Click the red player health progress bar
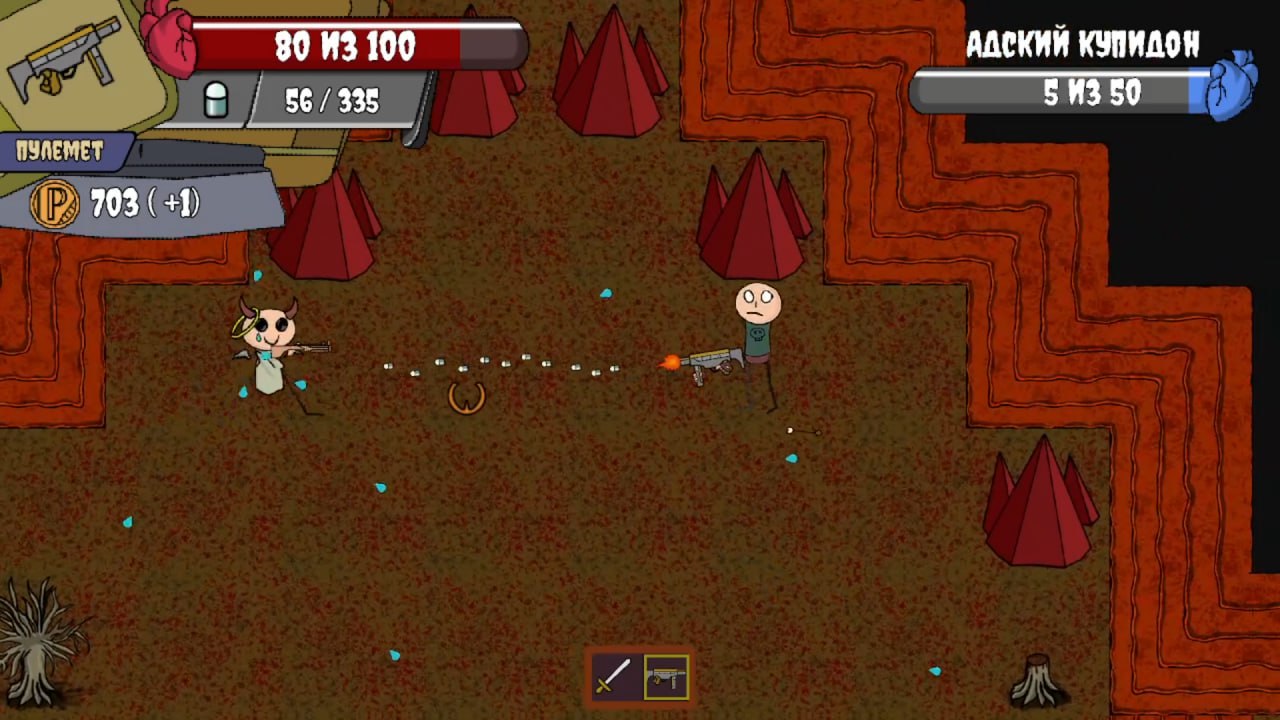Viewport: 1280px width, 720px height. 345,45
